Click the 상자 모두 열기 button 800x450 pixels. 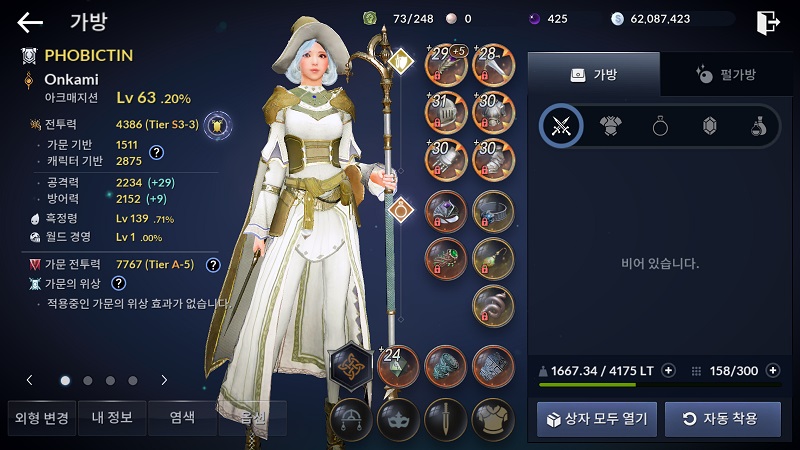tap(597, 418)
